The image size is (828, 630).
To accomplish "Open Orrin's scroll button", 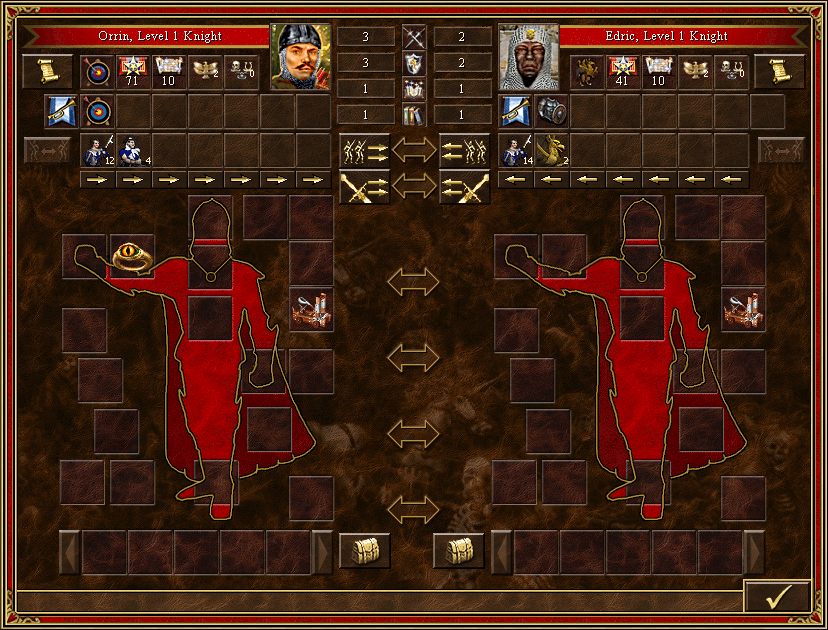I will click(48, 71).
